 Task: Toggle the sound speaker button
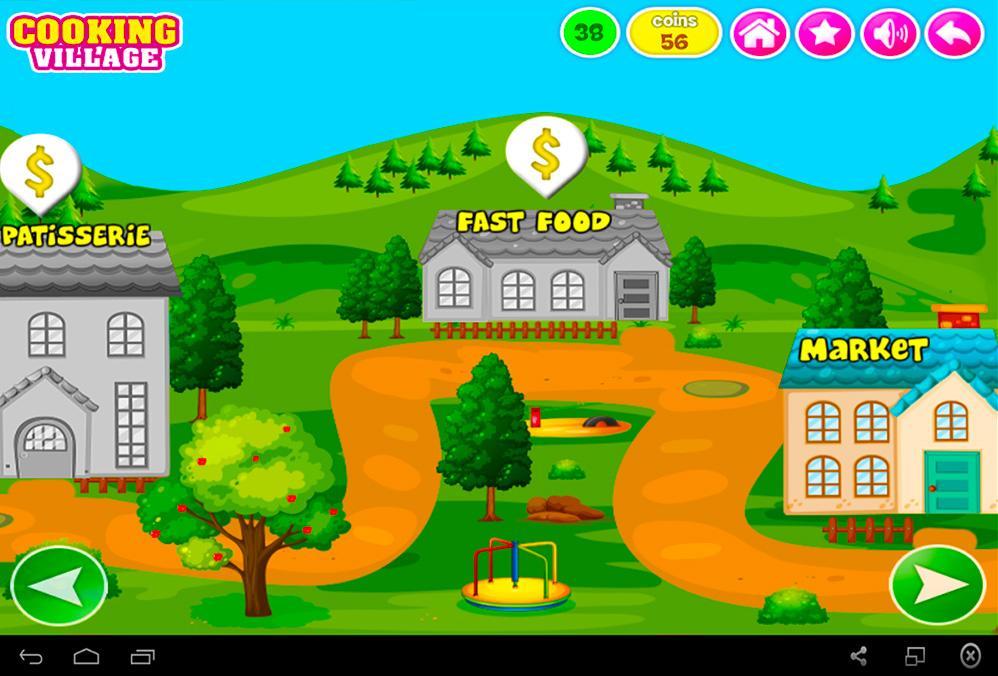click(x=889, y=35)
